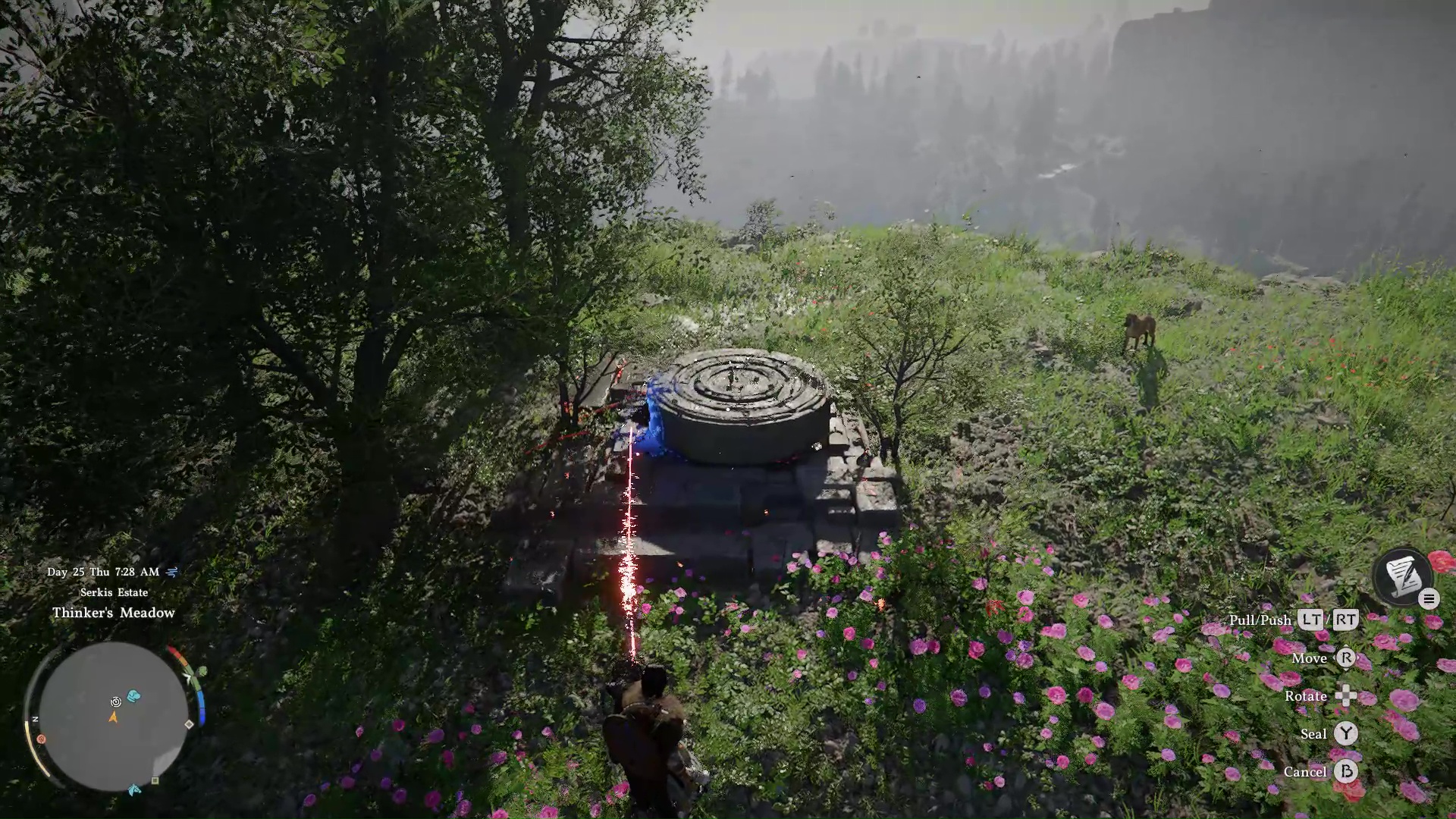Image resolution: width=1456 pixels, height=819 pixels.
Task: Open the hamburger menu beside the quest scroll
Action: coord(1429,598)
